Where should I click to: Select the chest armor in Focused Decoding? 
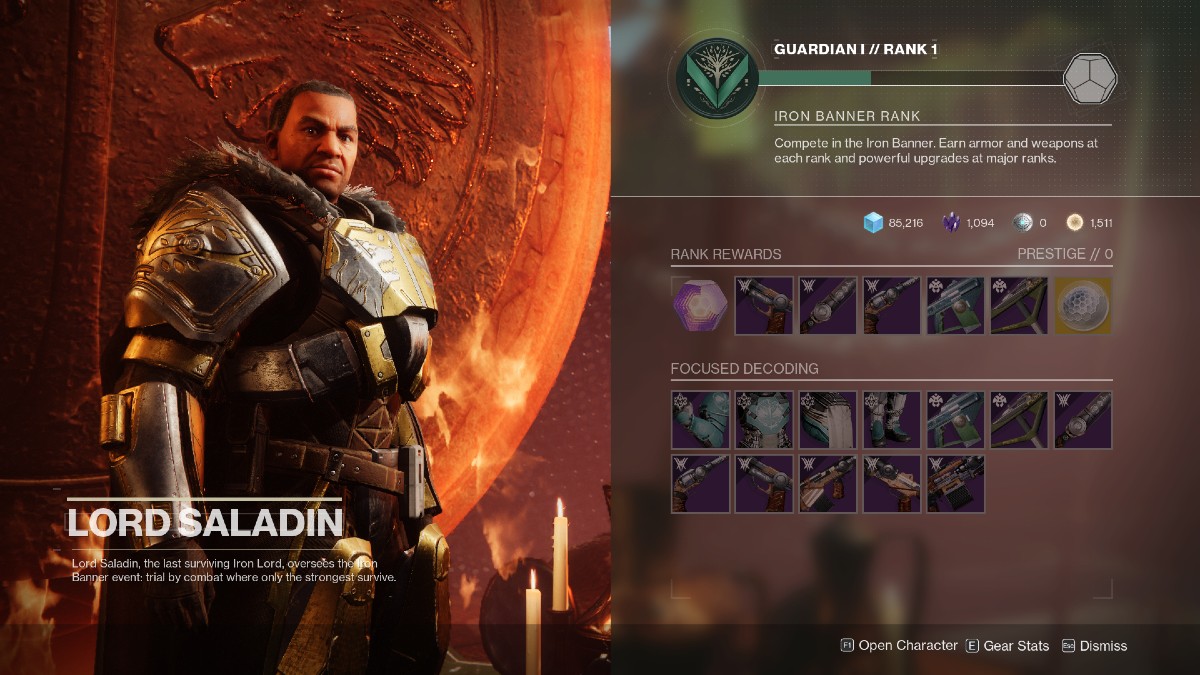(763, 419)
